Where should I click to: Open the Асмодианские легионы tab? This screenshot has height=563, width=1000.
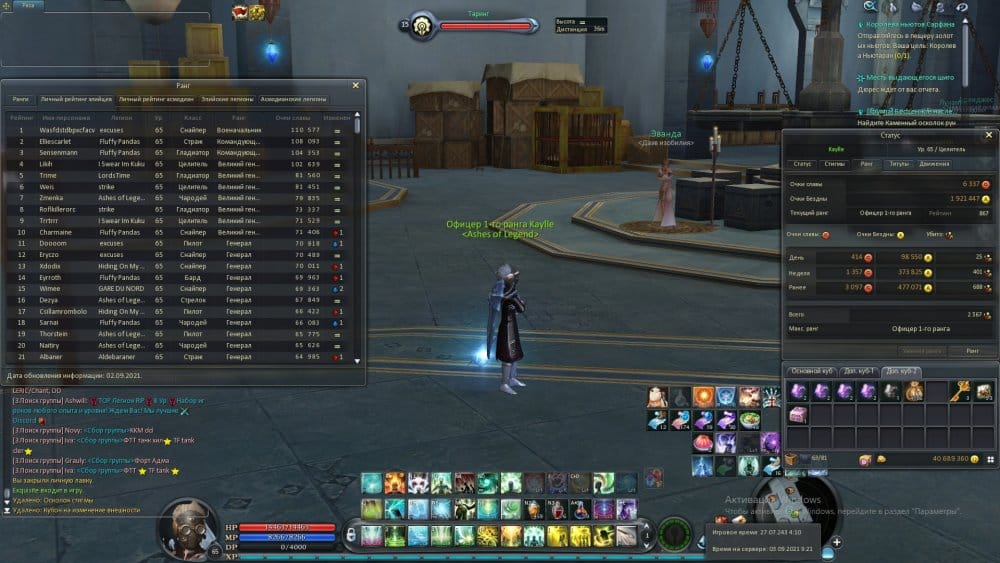[x=293, y=100]
